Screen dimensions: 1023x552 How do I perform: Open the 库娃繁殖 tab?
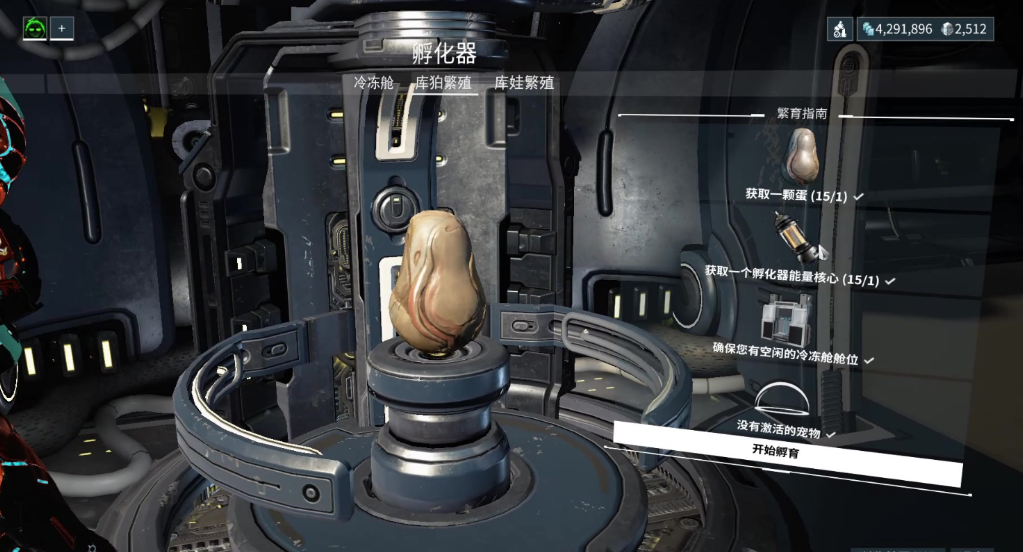(524, 83)
